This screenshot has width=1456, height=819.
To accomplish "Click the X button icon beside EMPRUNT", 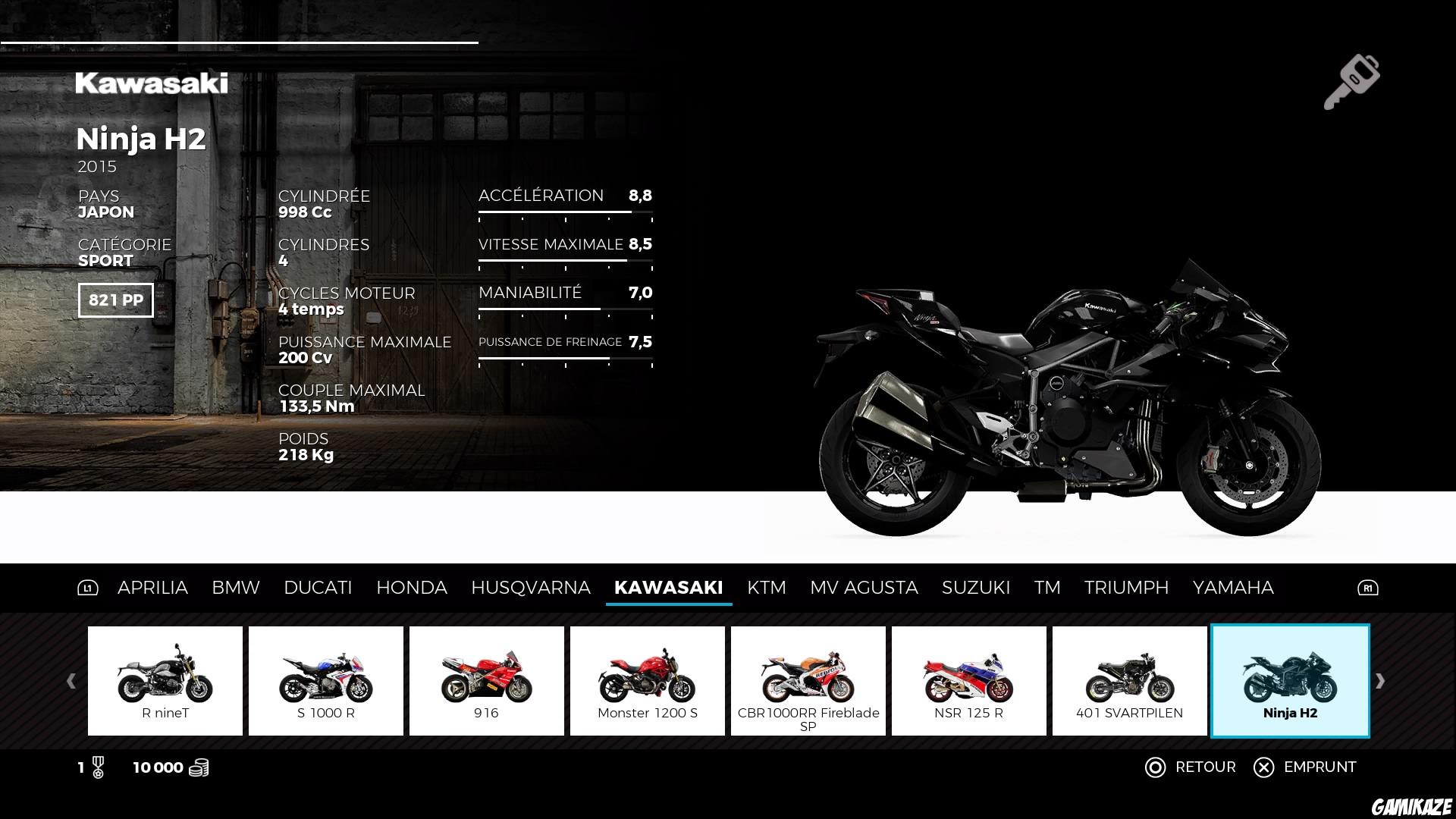I will click(x=1263, y=767).
